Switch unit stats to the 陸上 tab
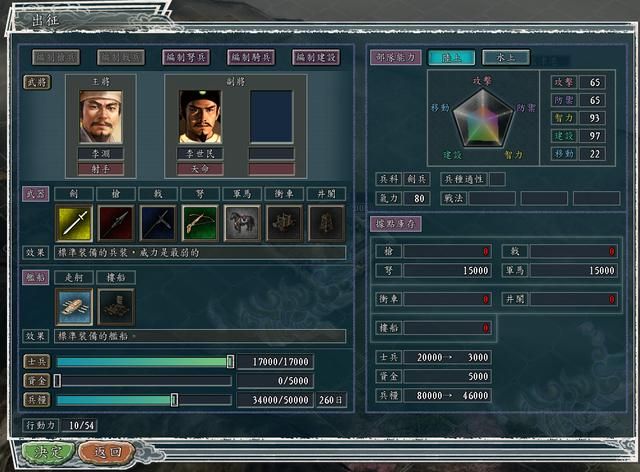This screenshot has width=640, height=472. tap(451, 58)
